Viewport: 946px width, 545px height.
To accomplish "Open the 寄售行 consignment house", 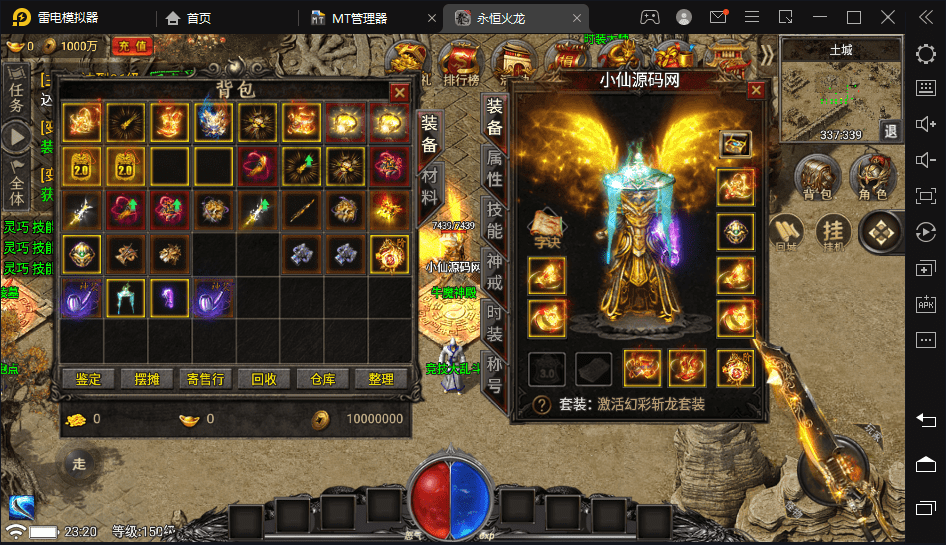I will [206, 379].
